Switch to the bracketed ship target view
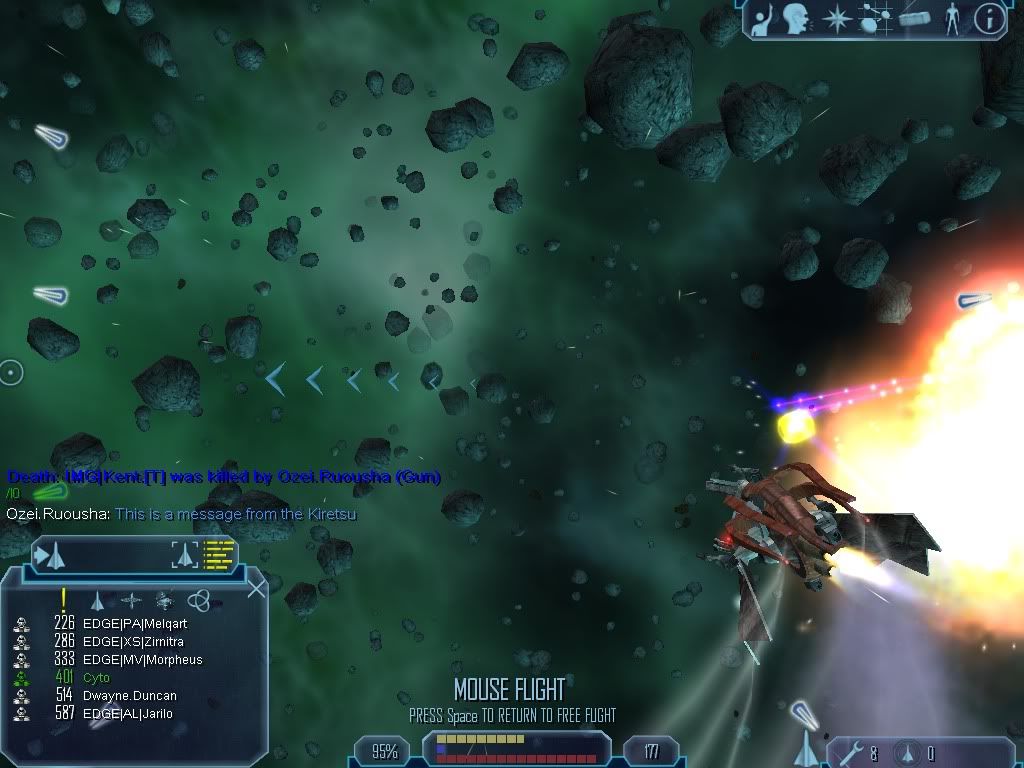The height and width of the screenshot is (768, 1024). point(186,554)
